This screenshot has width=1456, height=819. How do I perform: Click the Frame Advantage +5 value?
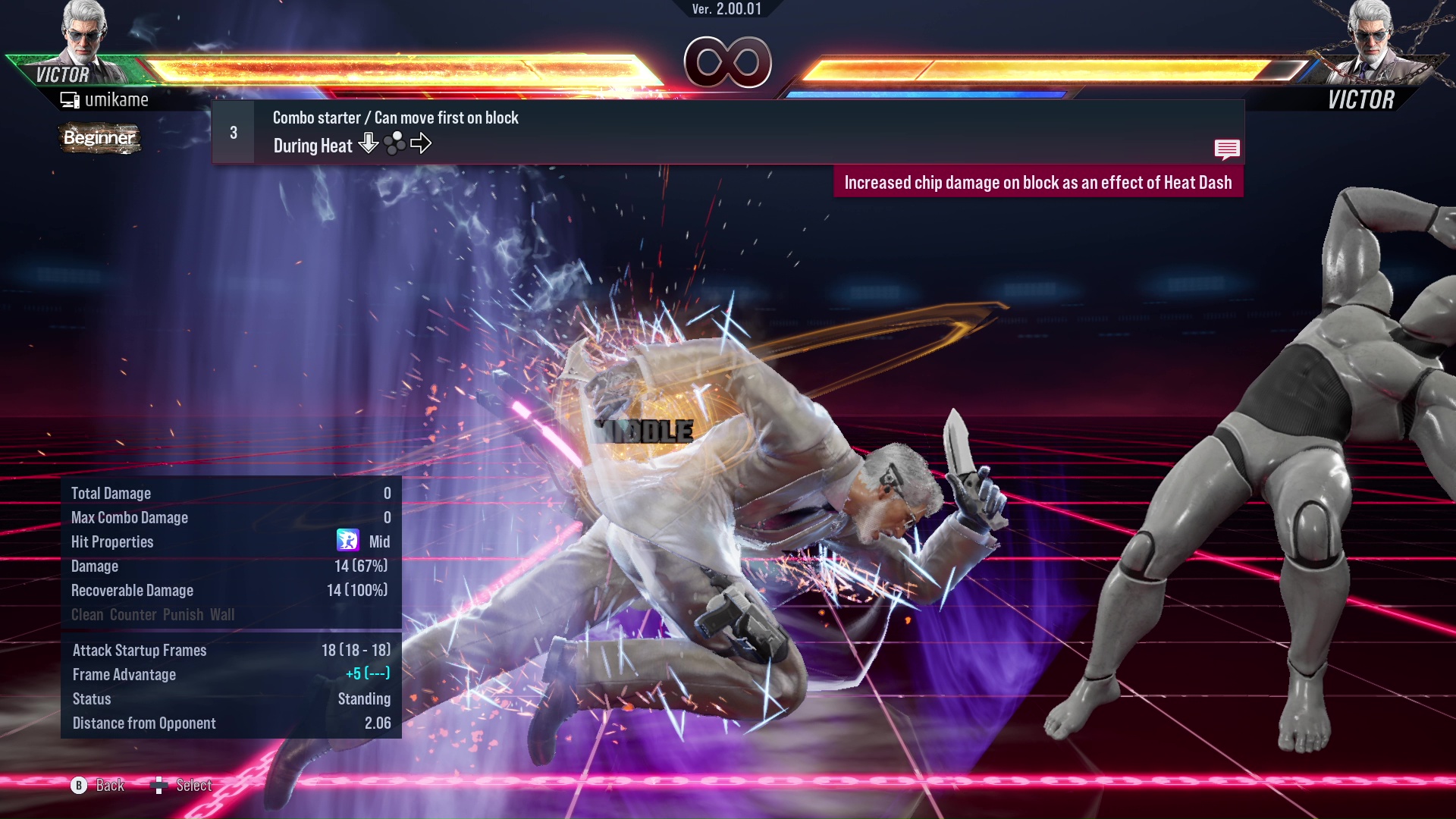pos(353,674)
